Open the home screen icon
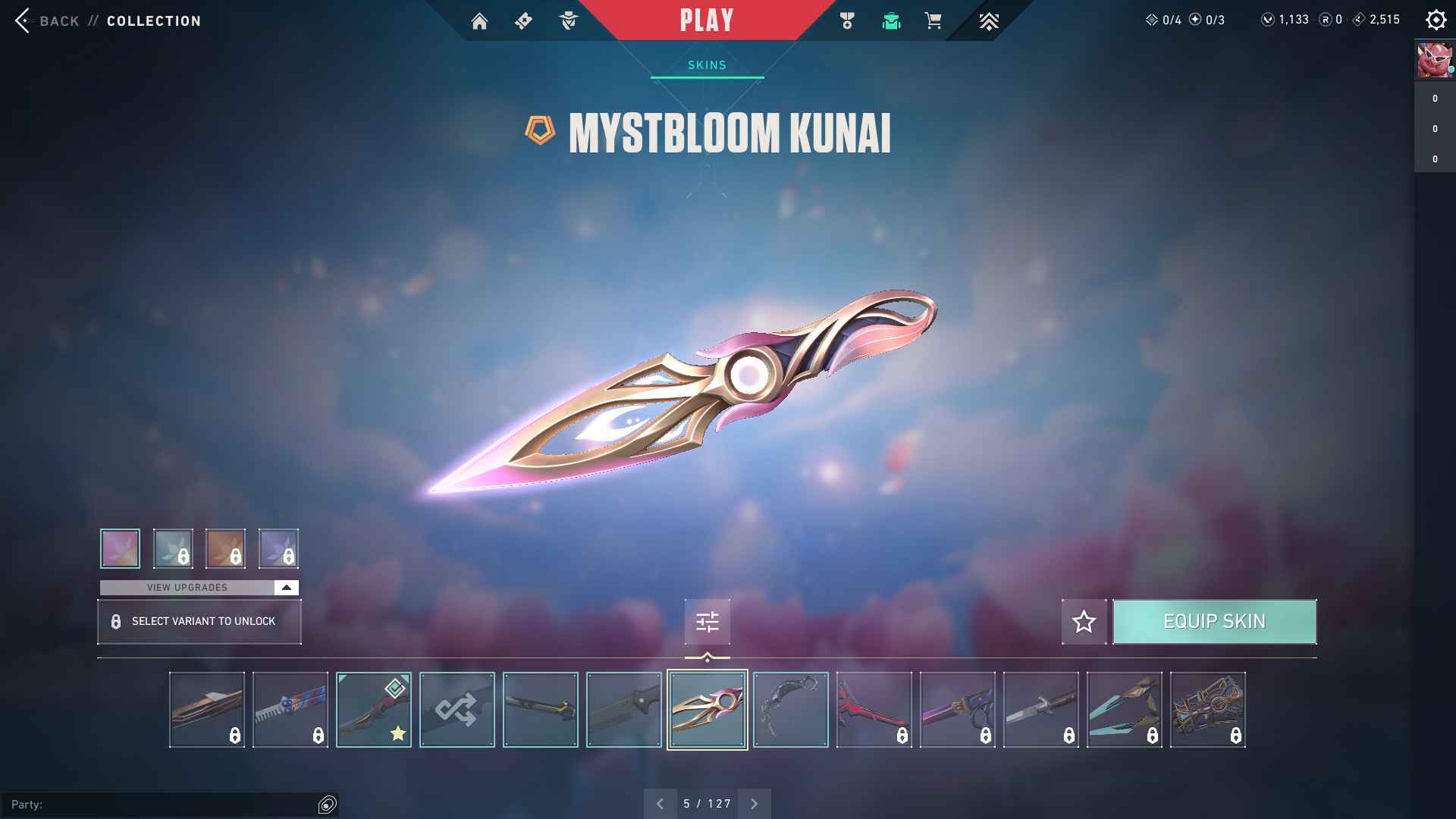The image size is (1456, 819). point(479,21)
